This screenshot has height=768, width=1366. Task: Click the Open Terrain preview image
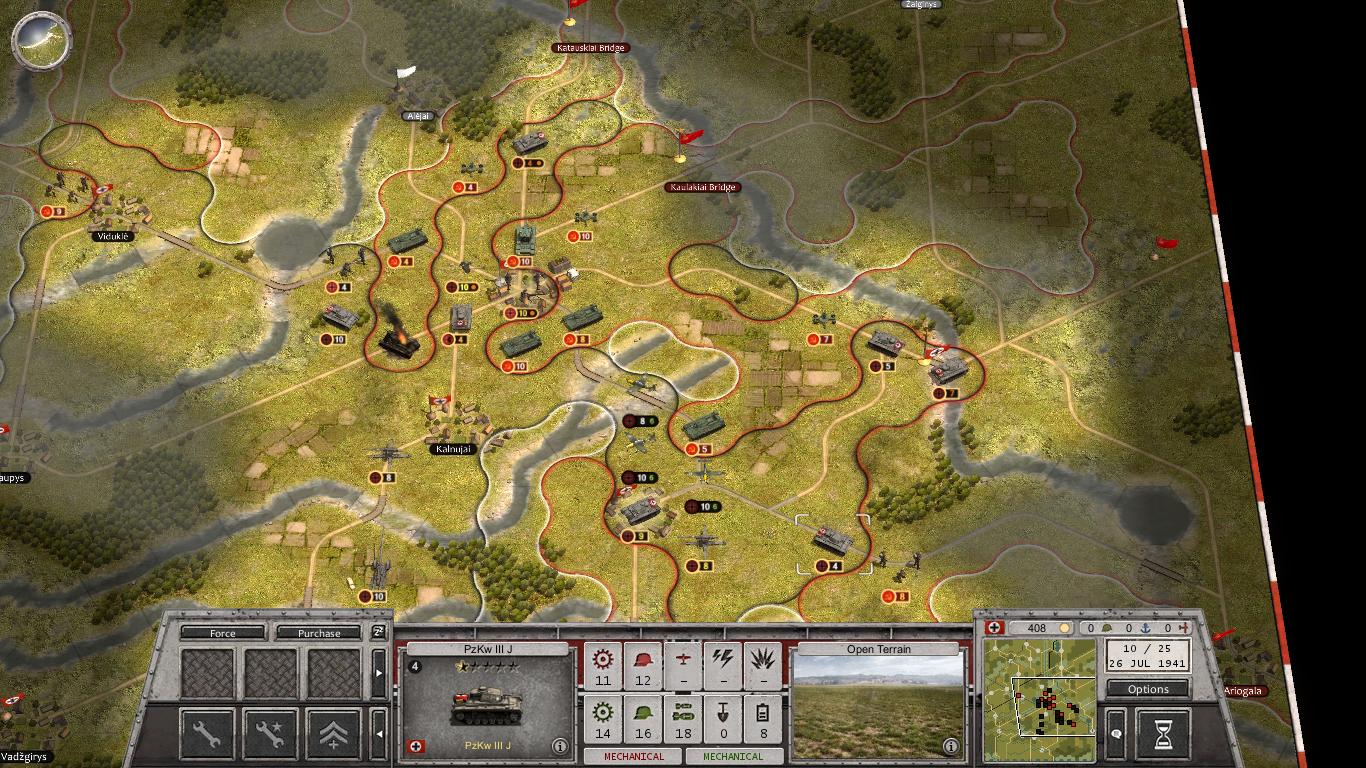point(879,708)
